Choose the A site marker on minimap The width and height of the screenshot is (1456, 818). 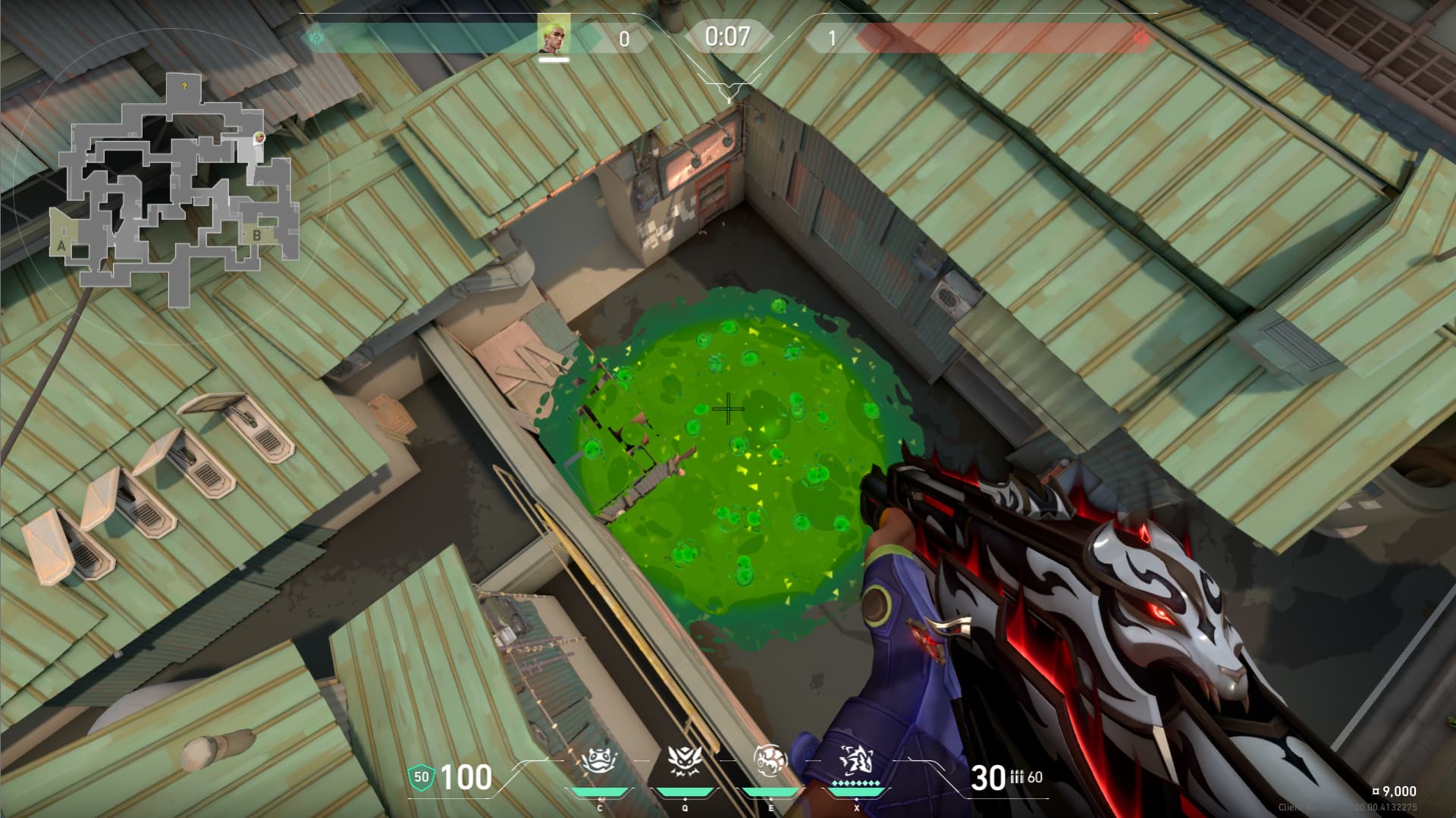click(61, 246)
